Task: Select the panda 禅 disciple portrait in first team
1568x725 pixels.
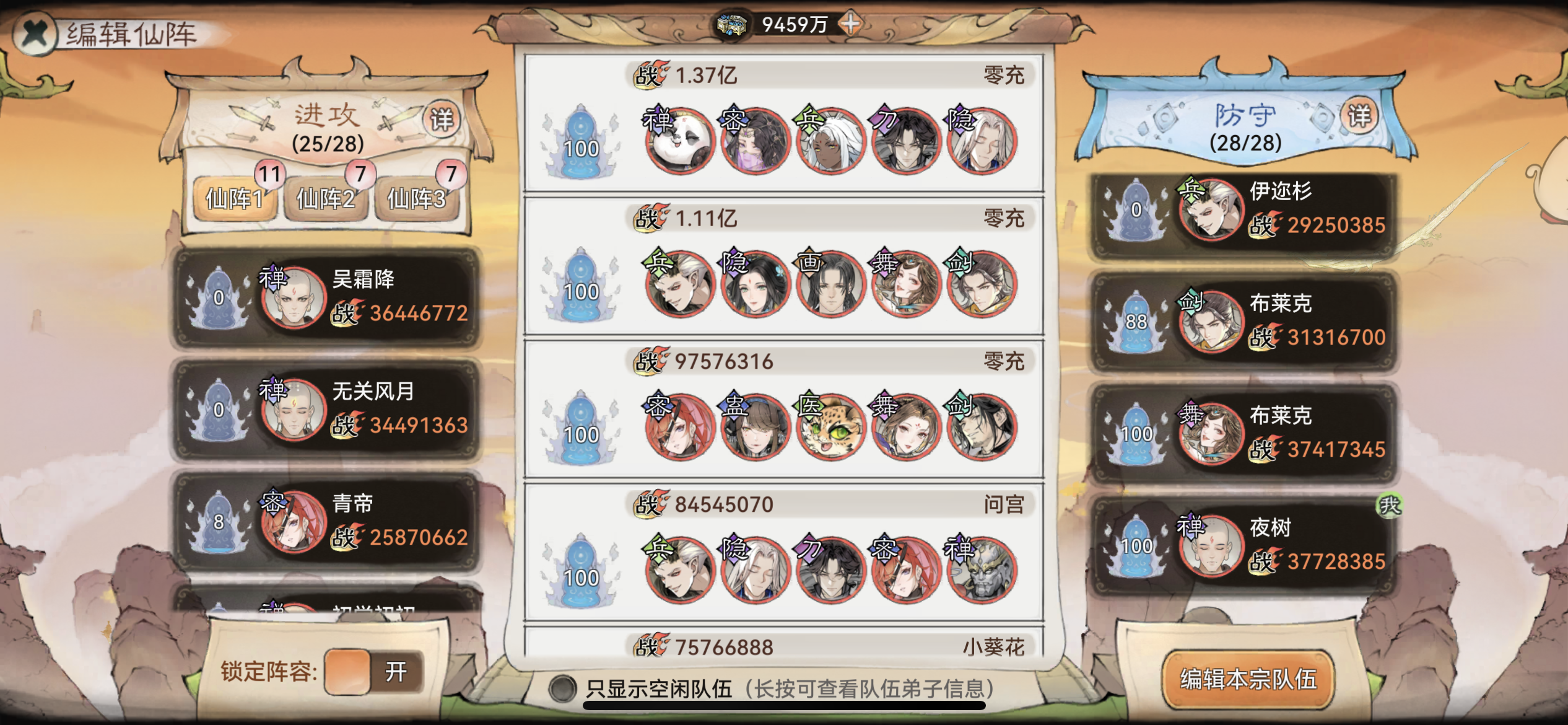Action: [679, 141]
